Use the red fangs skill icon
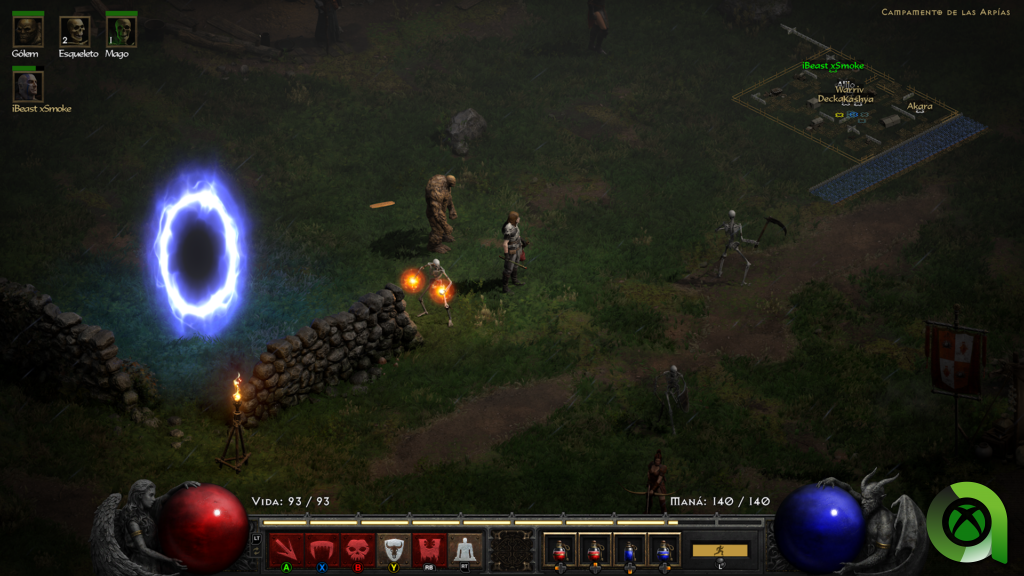 click(321, 549)
